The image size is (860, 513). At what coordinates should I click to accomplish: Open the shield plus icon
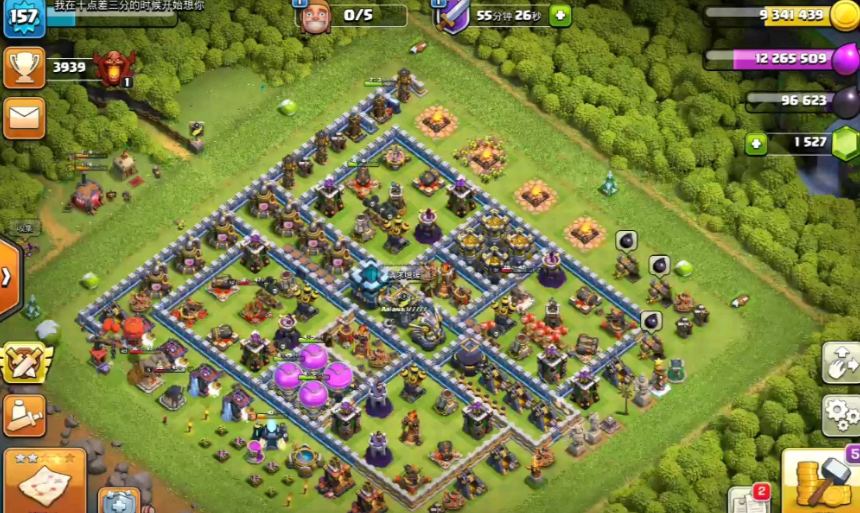point(119,500)
